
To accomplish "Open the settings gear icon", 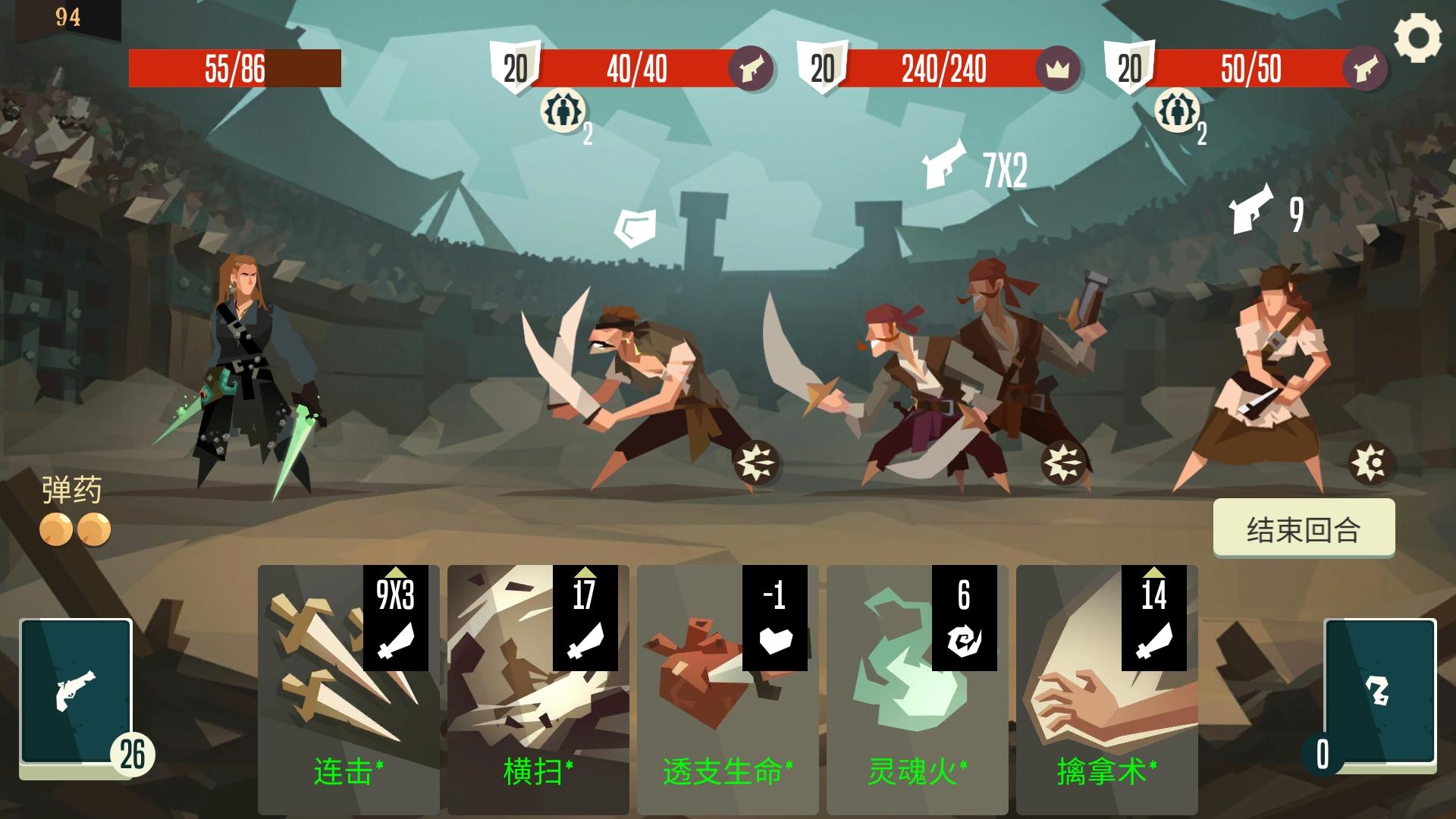I will [x=1420, y=36].
